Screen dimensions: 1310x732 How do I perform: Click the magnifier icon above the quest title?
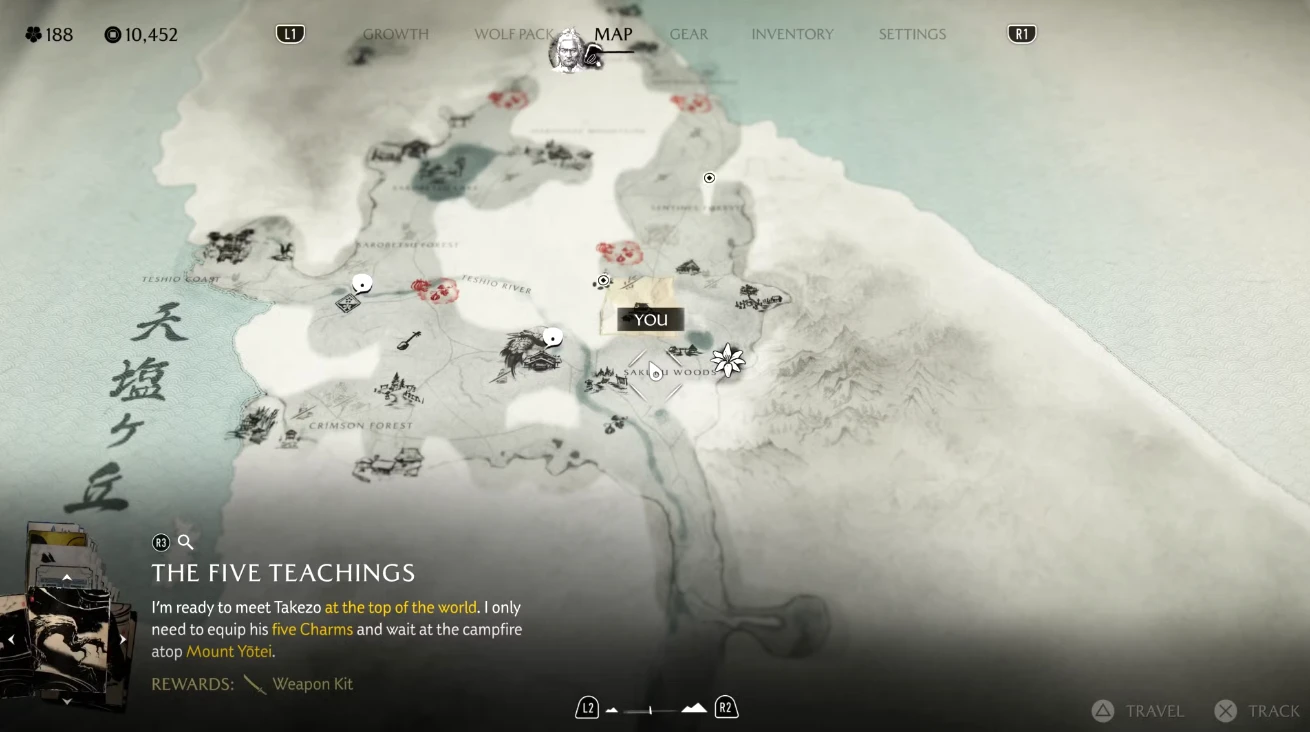click(185, 542)
